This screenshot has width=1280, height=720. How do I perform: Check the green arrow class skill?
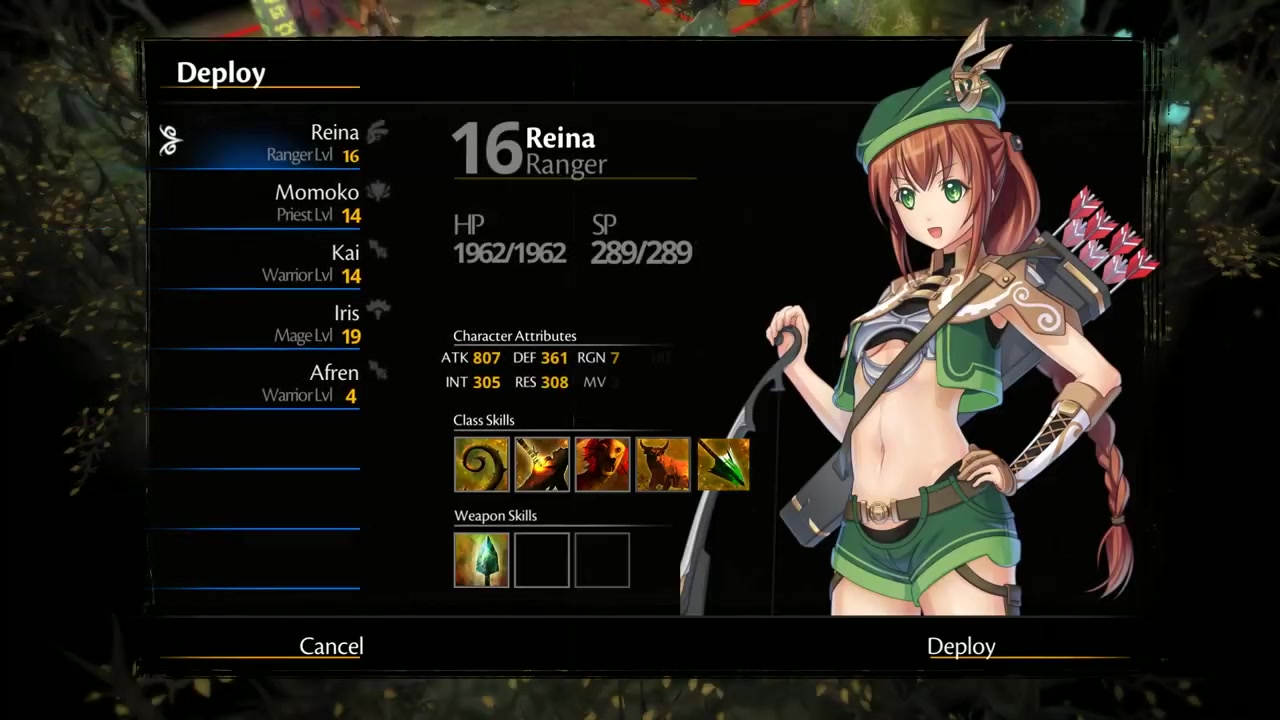click(722, 464)
